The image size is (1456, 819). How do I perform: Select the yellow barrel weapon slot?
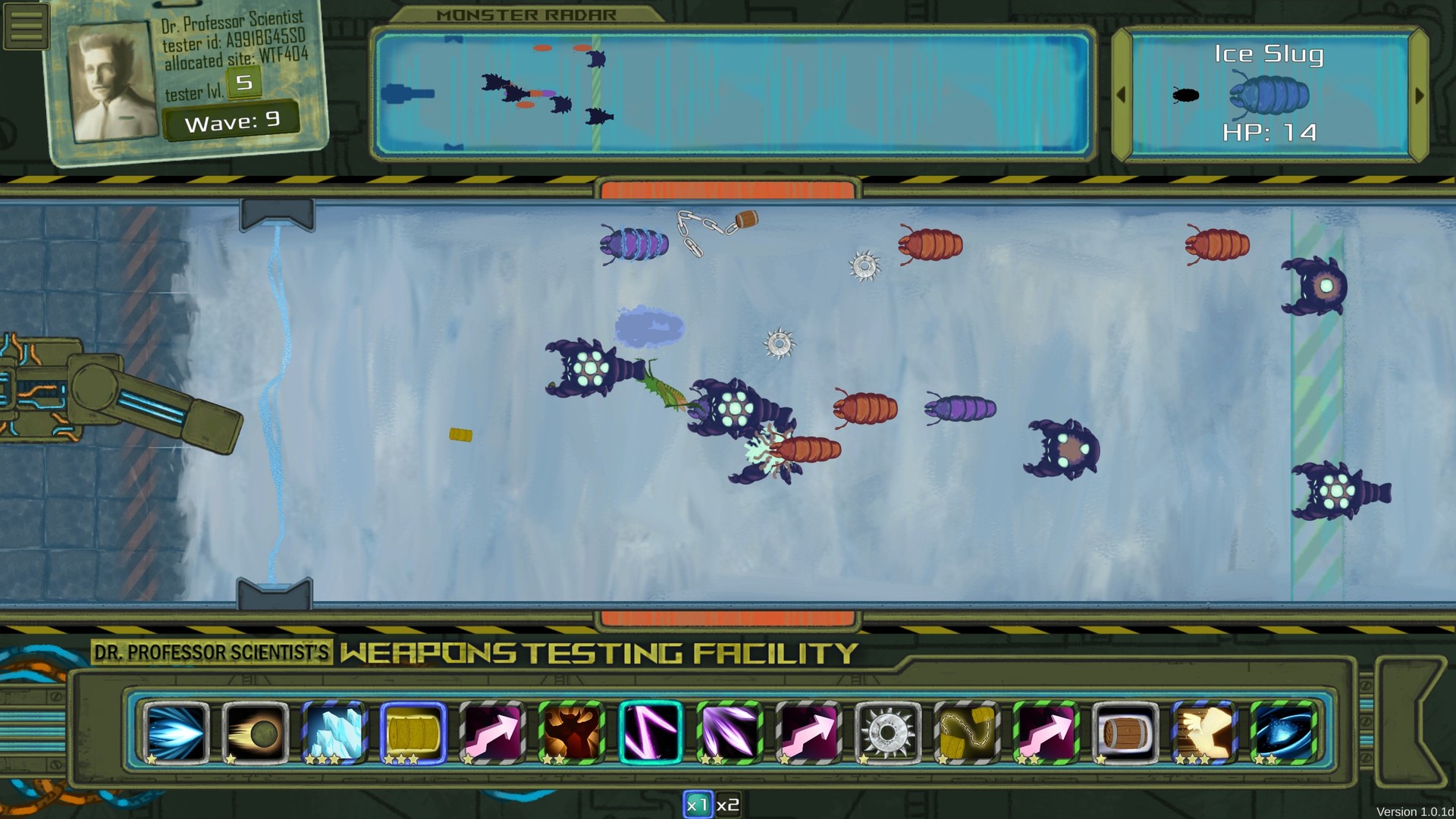410,733
